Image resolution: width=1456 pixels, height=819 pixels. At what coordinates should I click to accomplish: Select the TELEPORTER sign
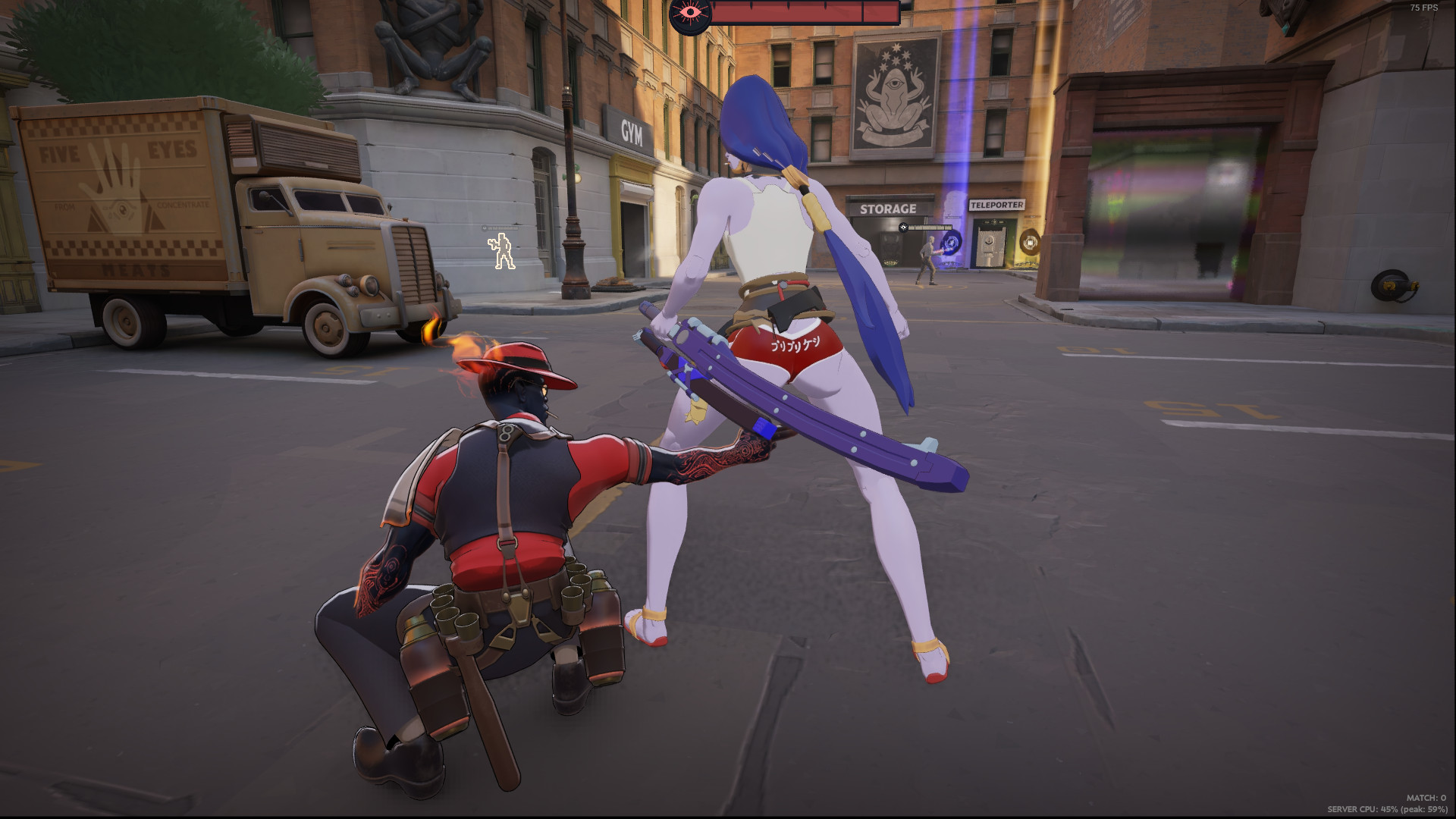pos(997,205)
